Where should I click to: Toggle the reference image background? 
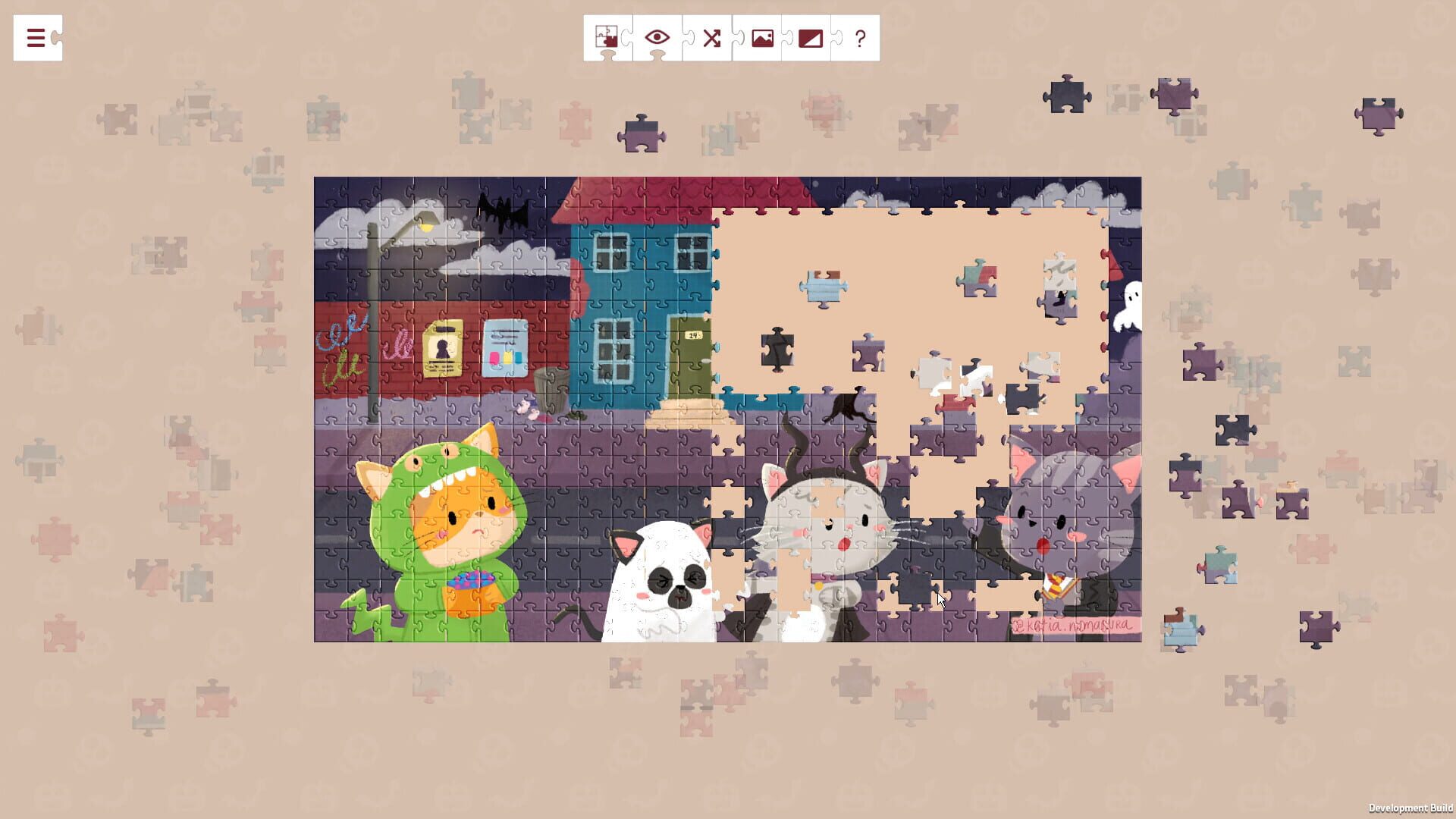(x=760, y=37)
